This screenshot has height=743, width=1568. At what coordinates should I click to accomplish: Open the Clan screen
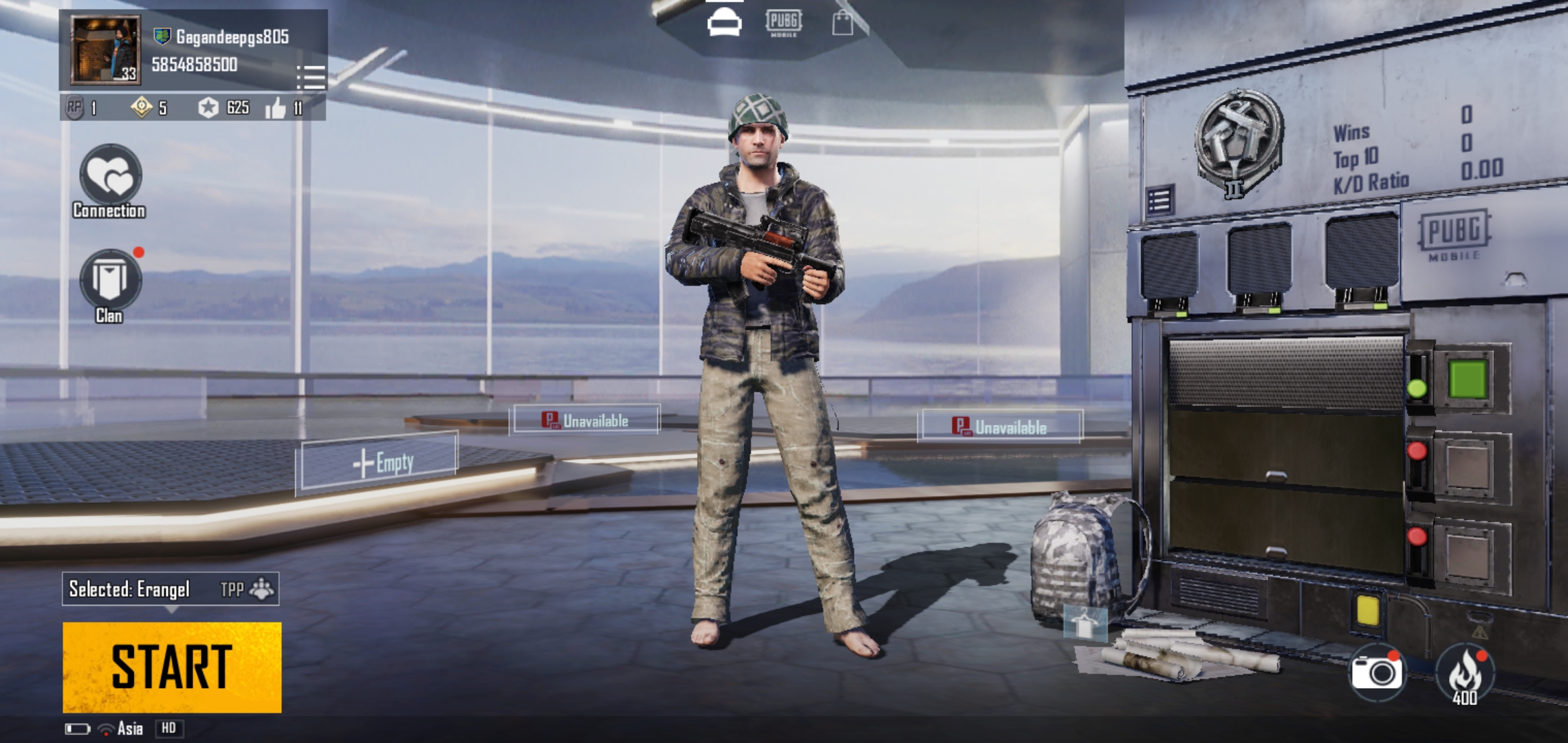click(110, 281)
